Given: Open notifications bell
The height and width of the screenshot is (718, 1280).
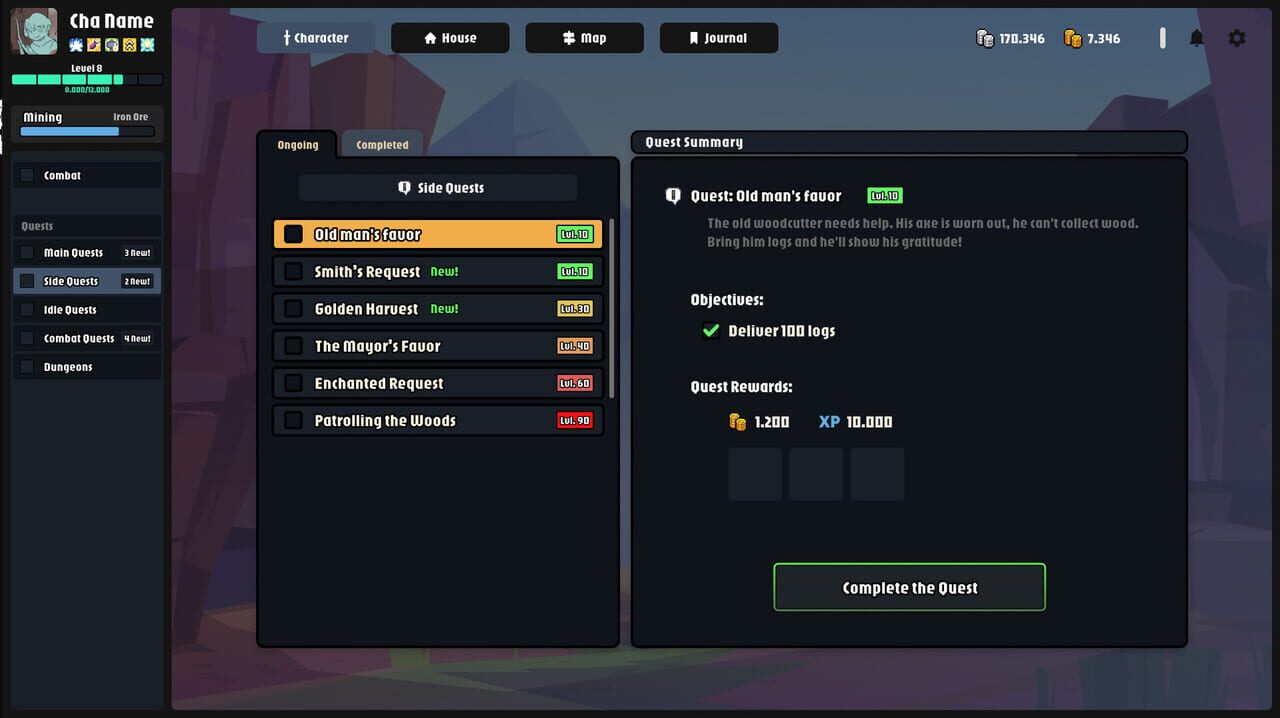Looking at the screenshot, I should point(1196,38).
